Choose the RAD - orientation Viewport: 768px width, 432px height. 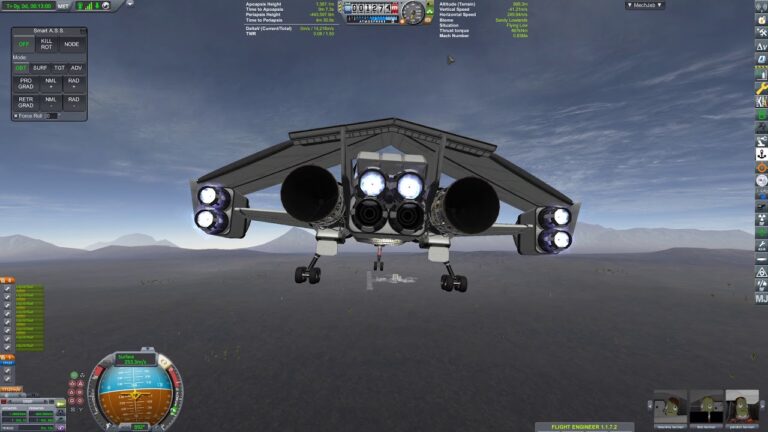[73, 102]
